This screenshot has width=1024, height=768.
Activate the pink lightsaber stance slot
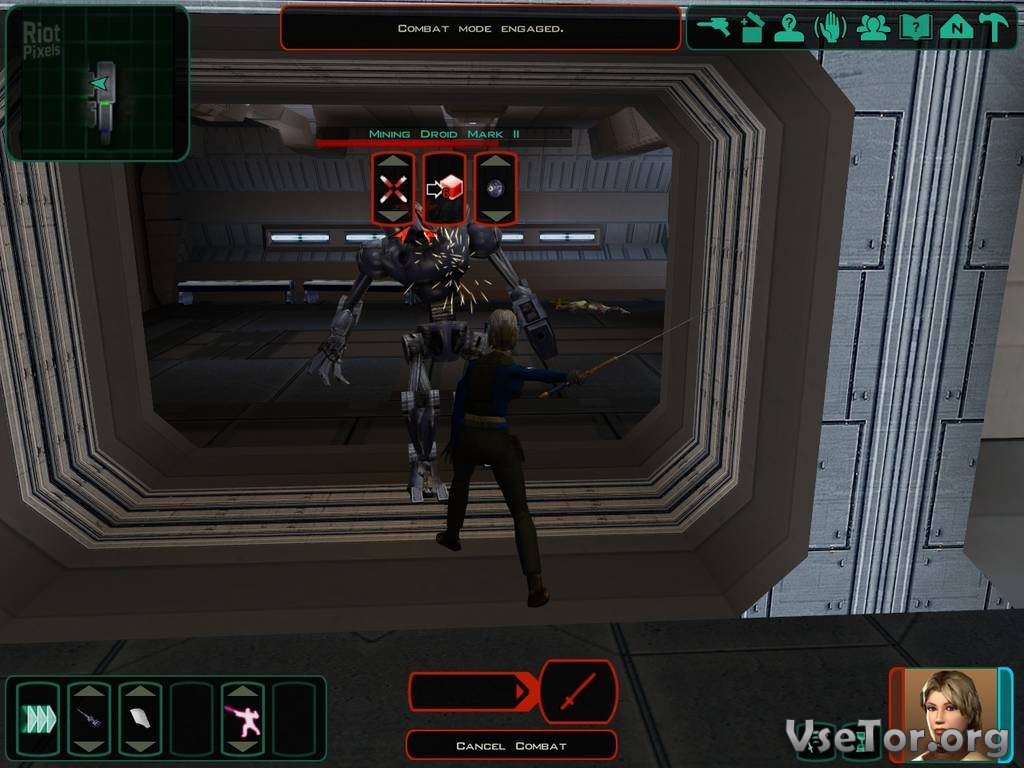243,718
